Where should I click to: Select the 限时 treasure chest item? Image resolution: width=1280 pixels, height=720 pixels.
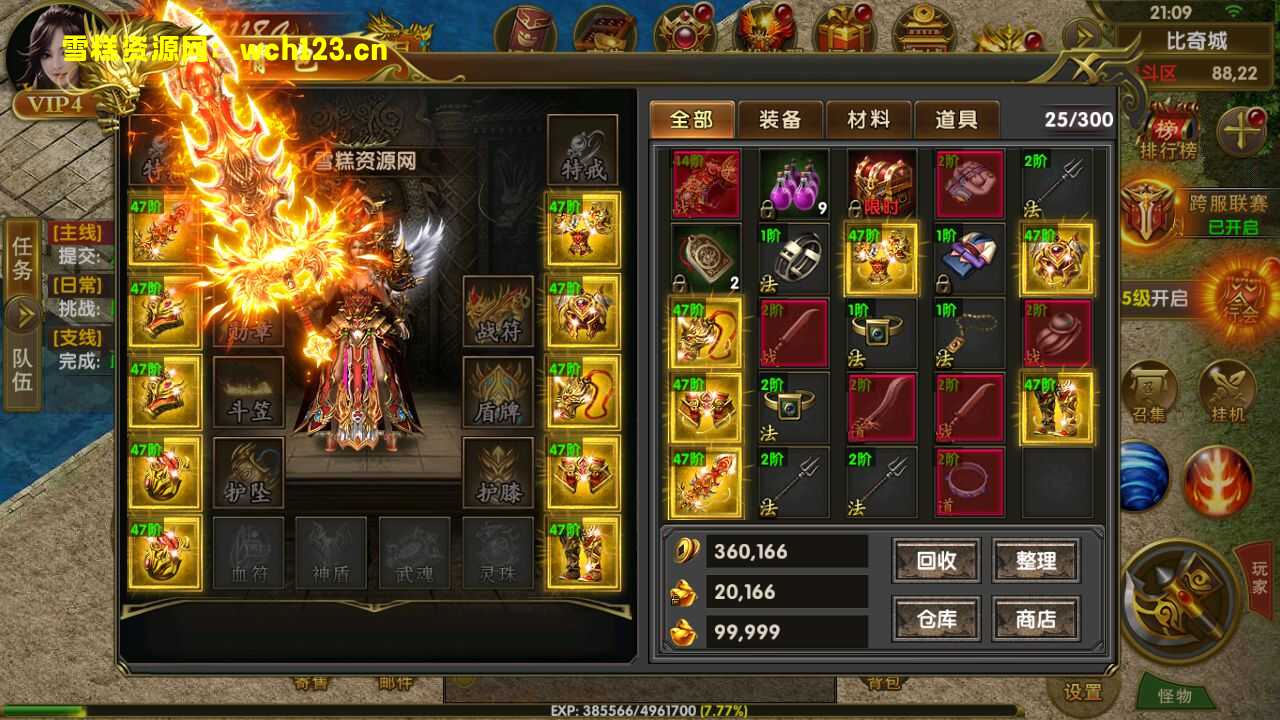882,184
